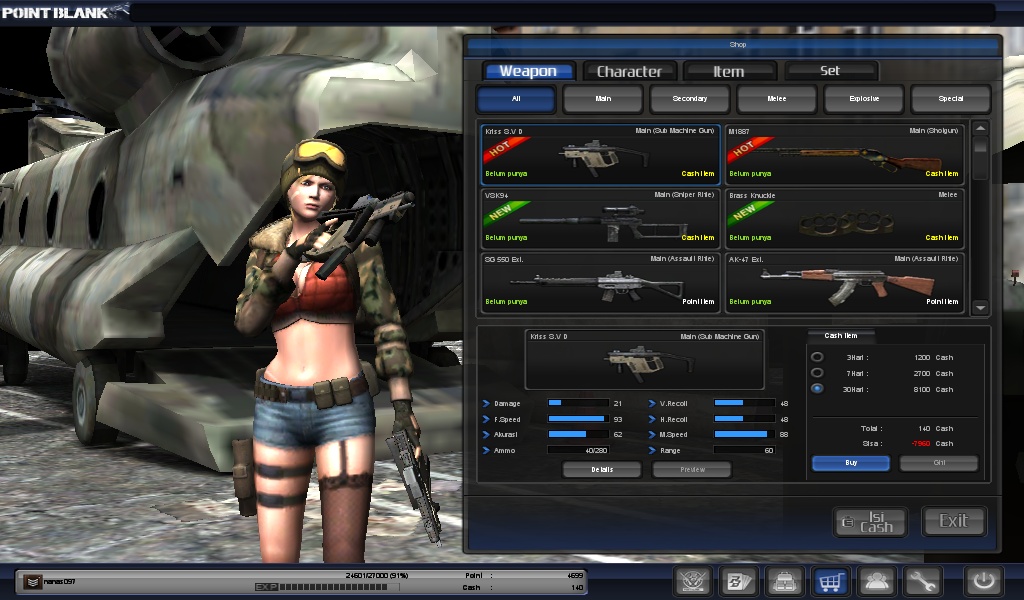Click the Isi Cash top-up button

[870, 521]
